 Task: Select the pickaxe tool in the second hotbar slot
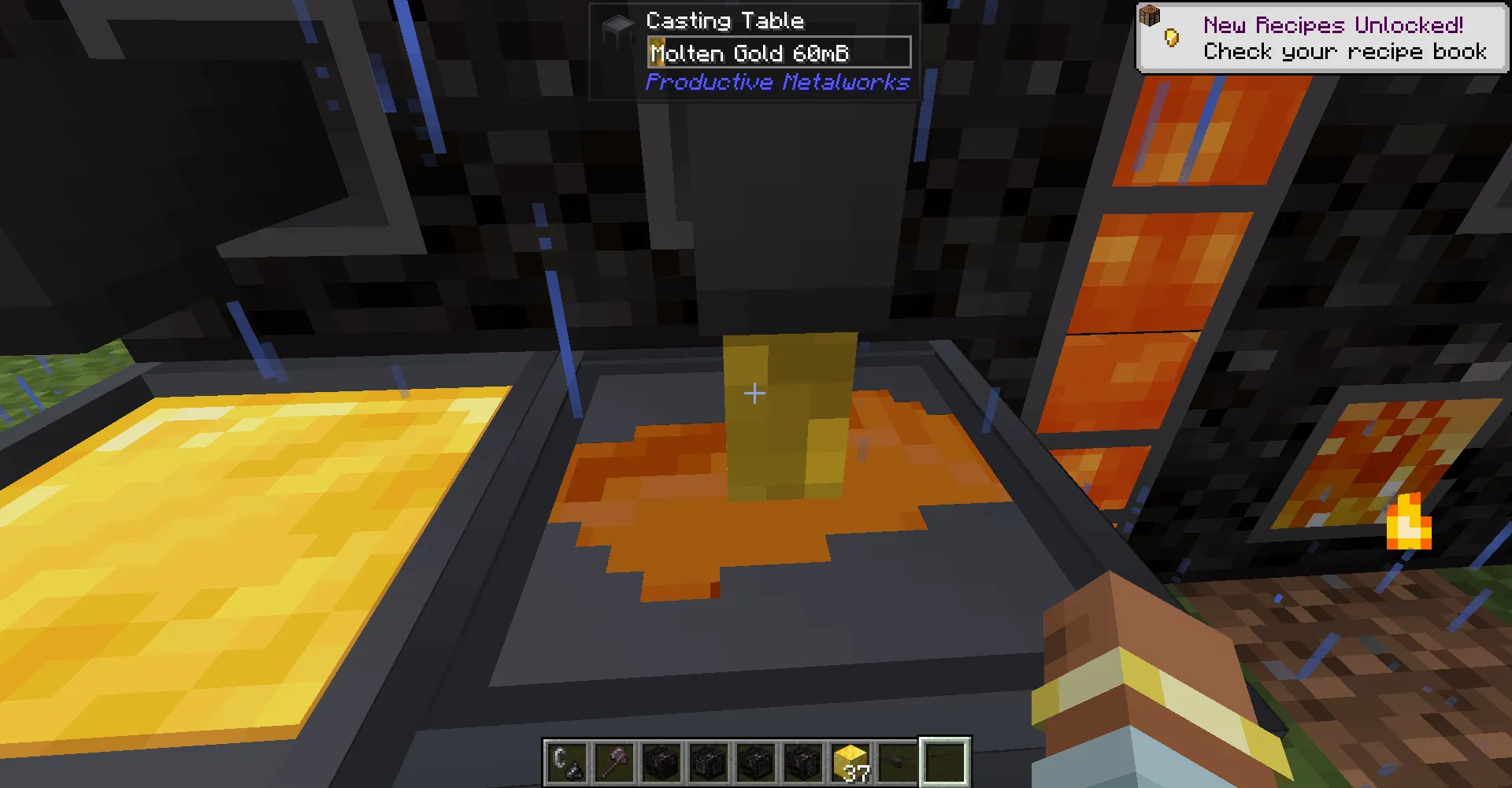(613, 760)
